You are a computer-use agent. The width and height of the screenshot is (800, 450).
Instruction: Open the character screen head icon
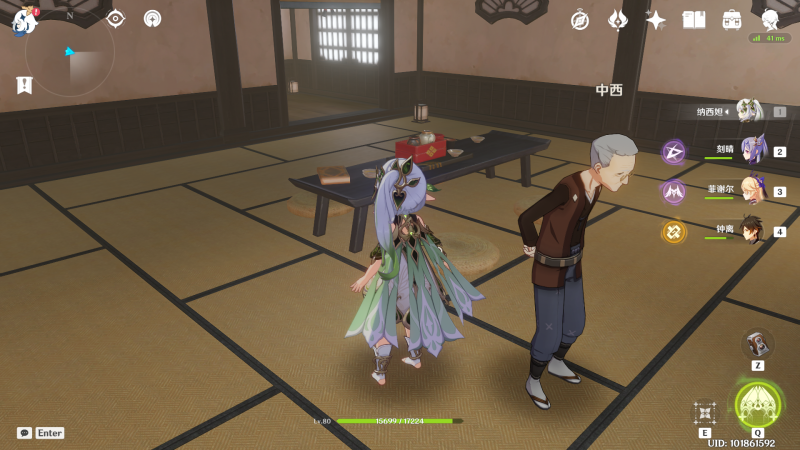point(770,19)
